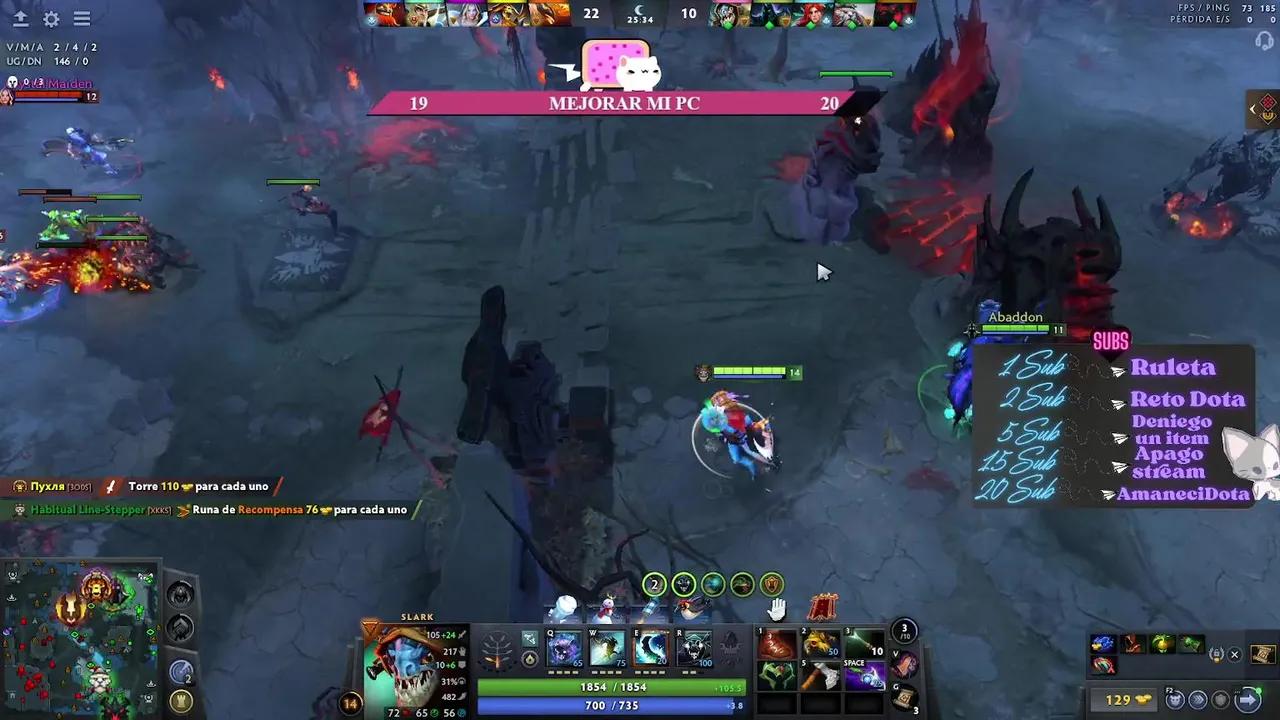
Task: Collapse the right-edge panel chevron
Action: 1253,110
